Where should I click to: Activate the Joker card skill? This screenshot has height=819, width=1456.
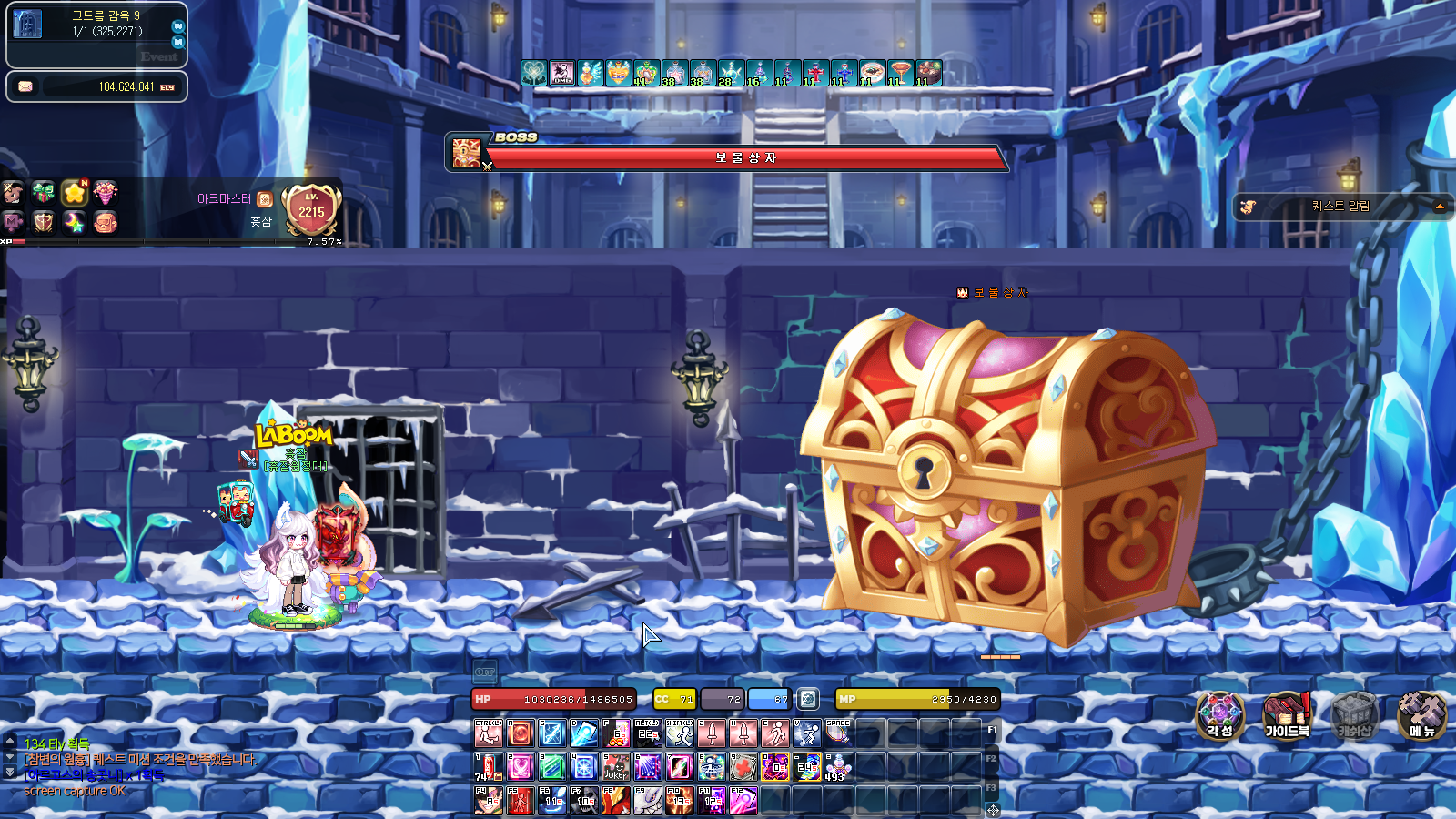click(x=616, y=767)
